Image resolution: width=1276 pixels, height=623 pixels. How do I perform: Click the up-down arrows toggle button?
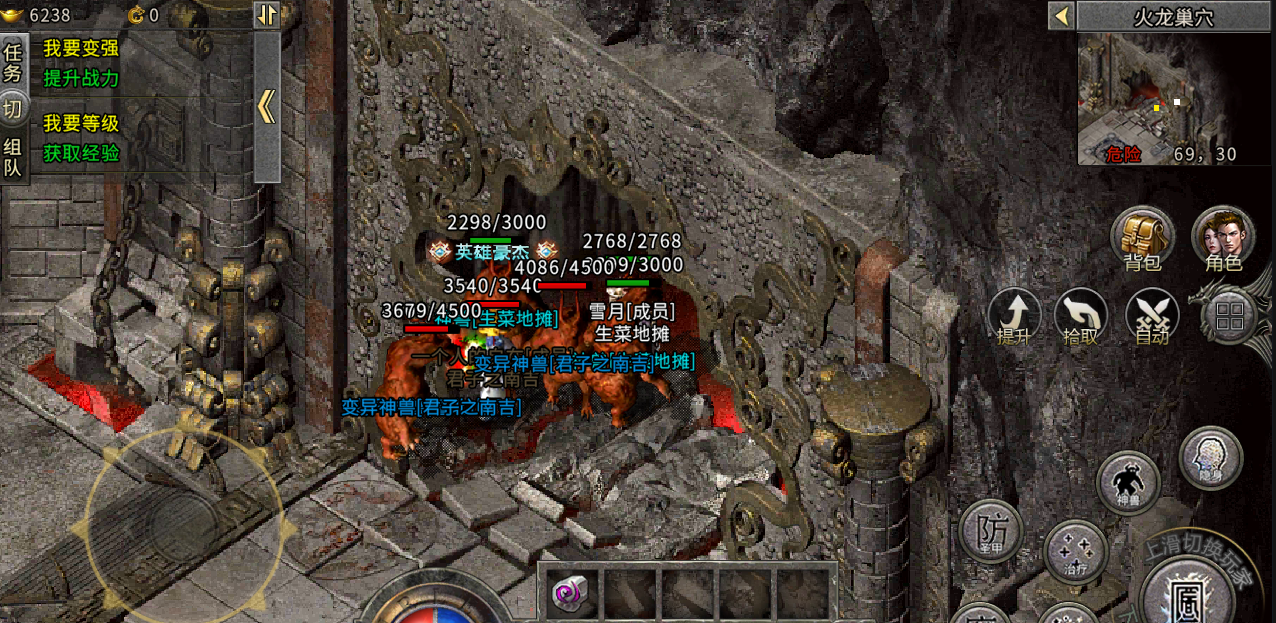click(x=266, y=15)
